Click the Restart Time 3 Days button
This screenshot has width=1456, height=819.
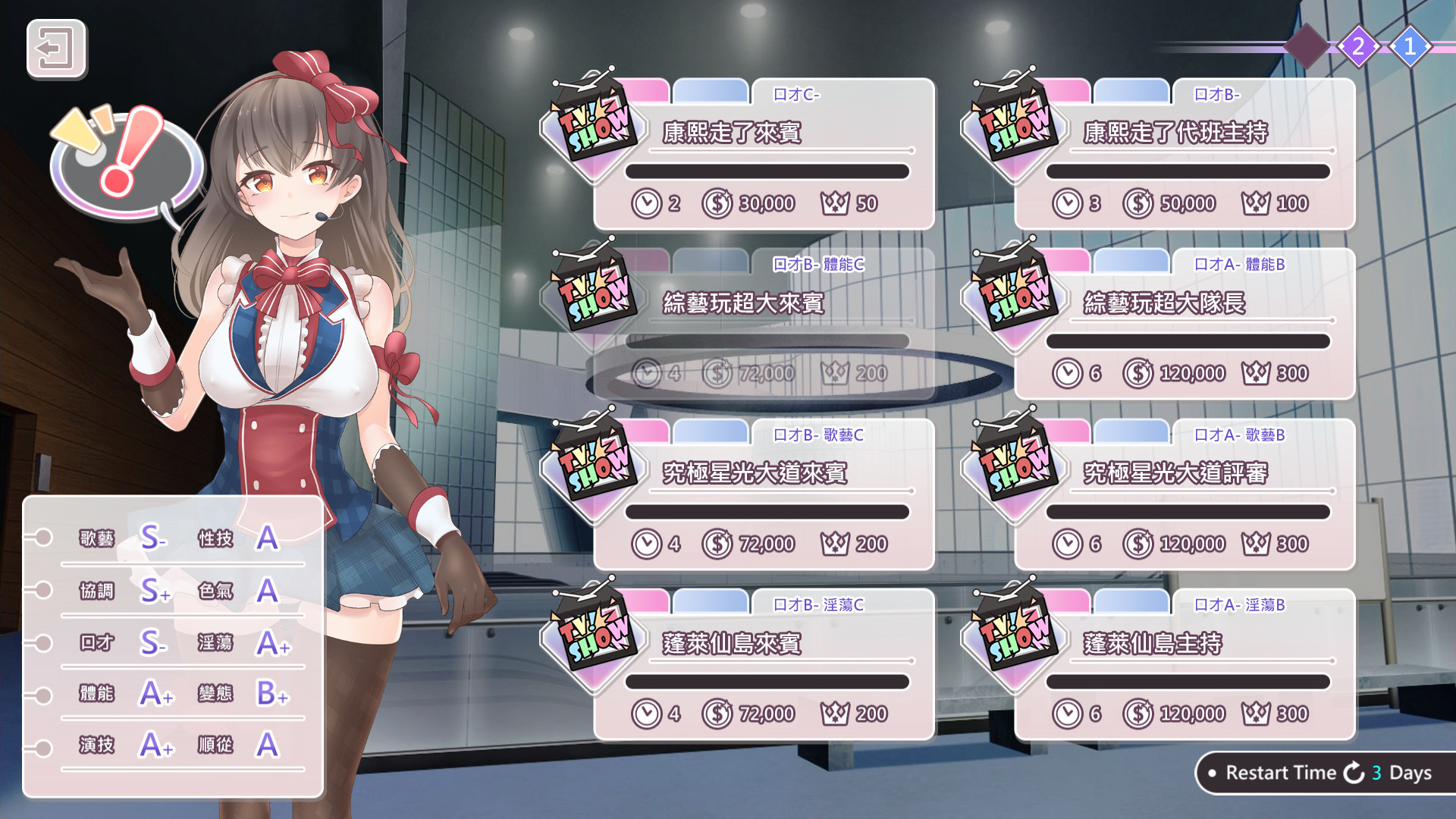click(x=1321, y=773)
